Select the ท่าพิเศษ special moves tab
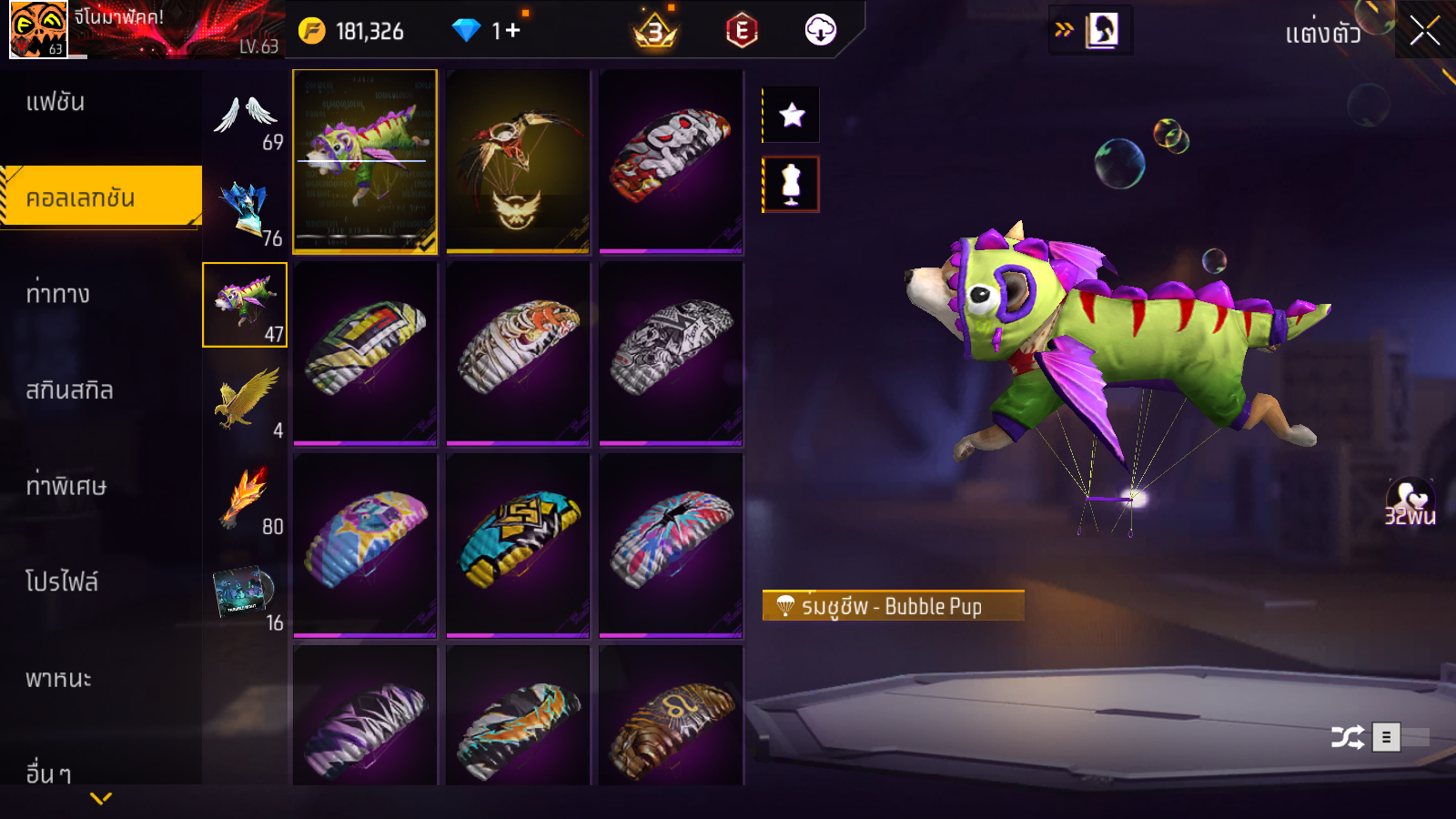The image size is (1456, 819). 66,486
